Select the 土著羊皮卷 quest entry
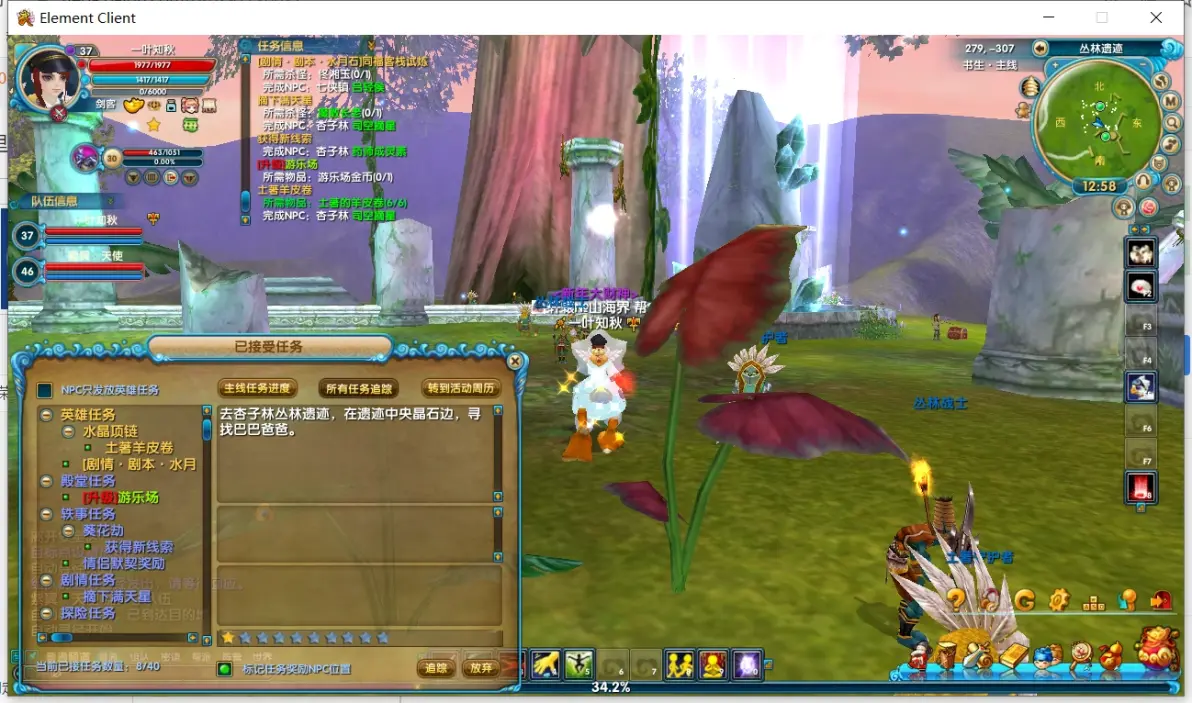The height and width of the screenshot is (703, 1192). (139, 447)
